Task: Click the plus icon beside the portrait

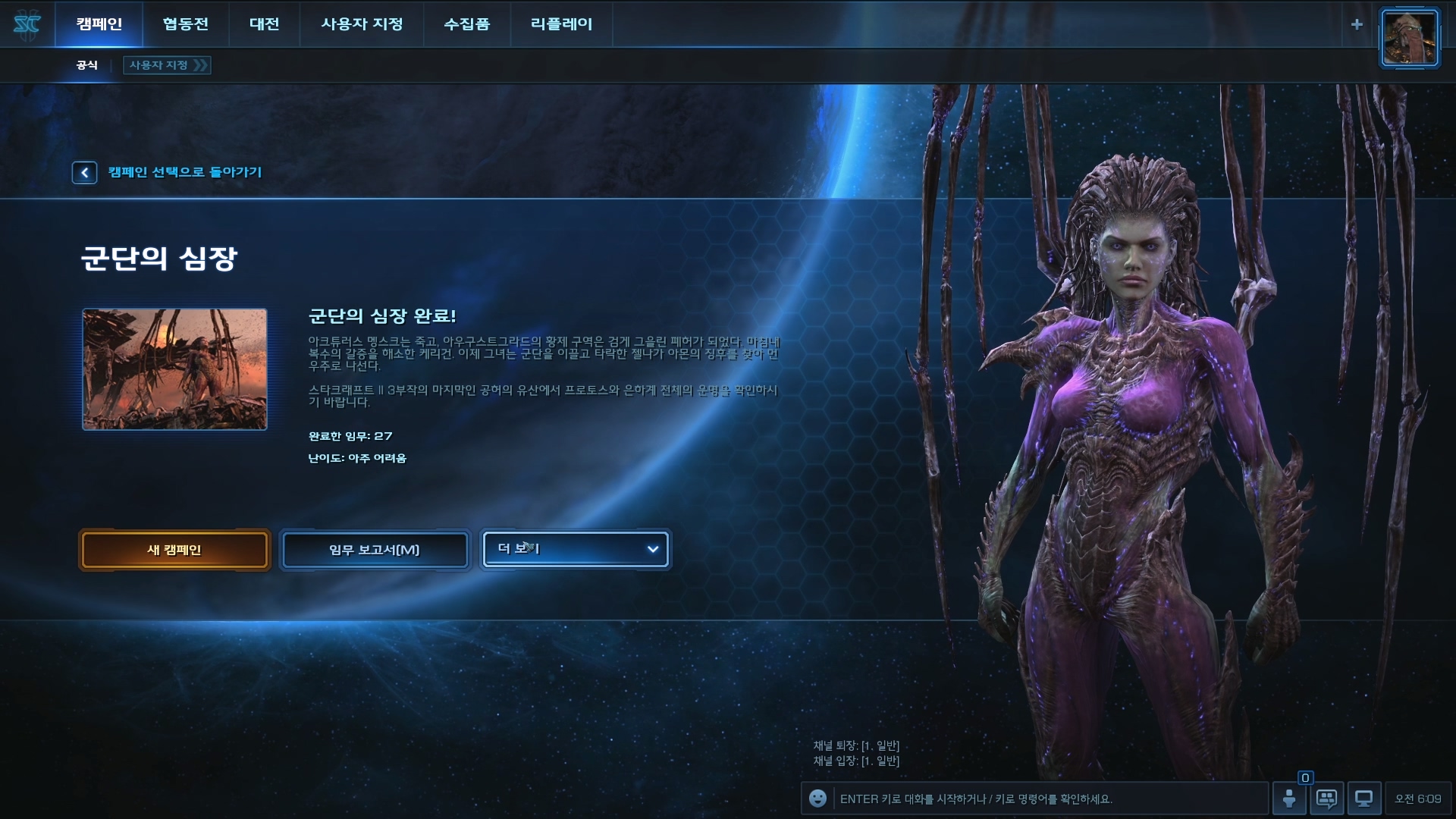Action: click(1357, 24)
